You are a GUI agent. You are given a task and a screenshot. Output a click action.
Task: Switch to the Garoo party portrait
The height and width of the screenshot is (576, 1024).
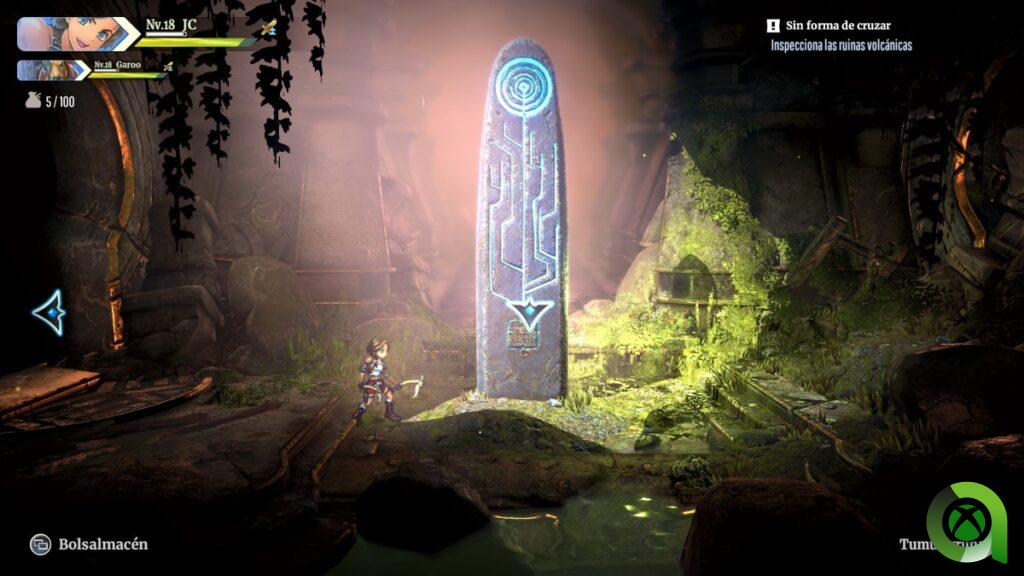coord(52,70)
